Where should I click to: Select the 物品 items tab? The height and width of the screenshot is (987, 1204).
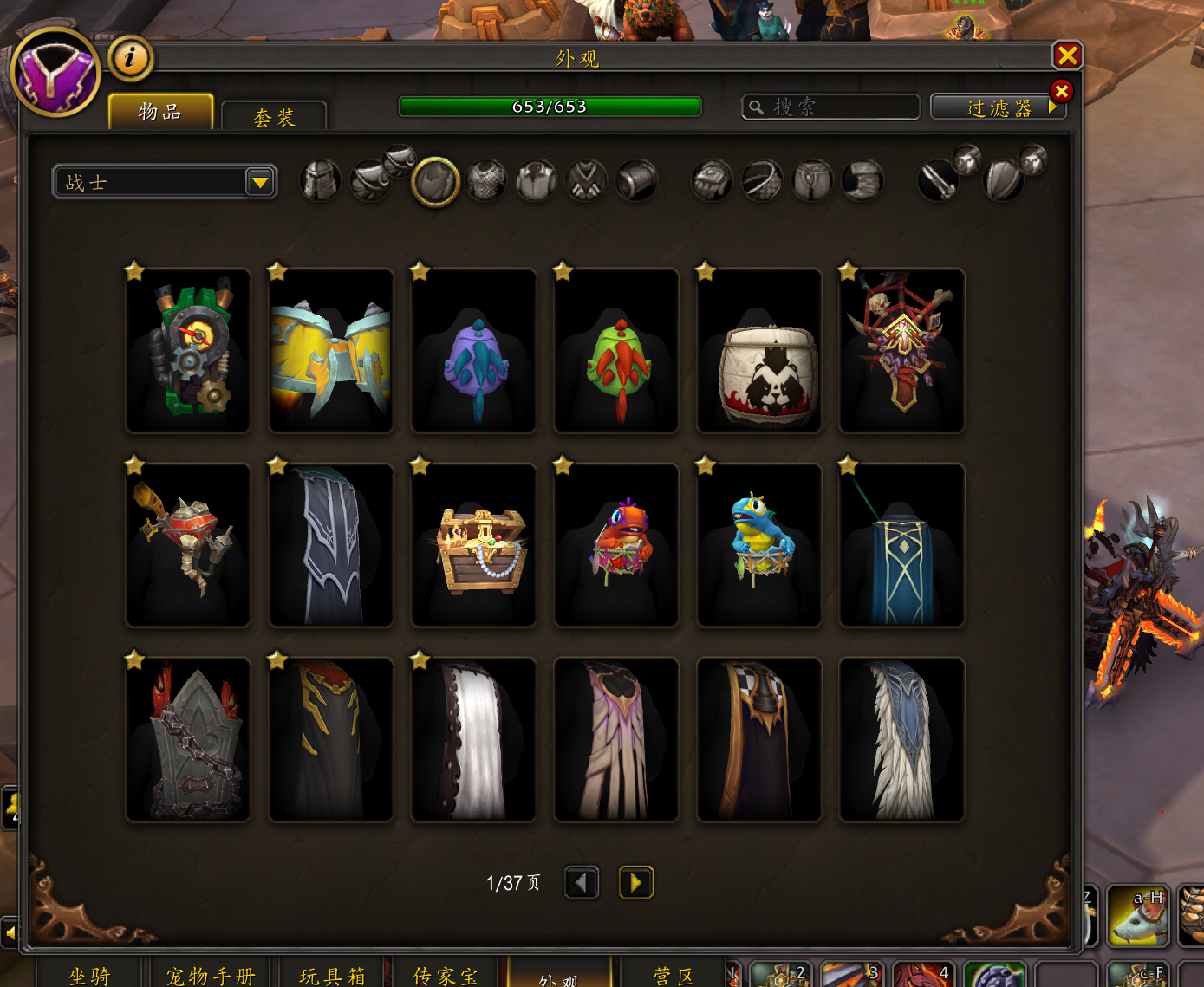click(x=160, y=112)
